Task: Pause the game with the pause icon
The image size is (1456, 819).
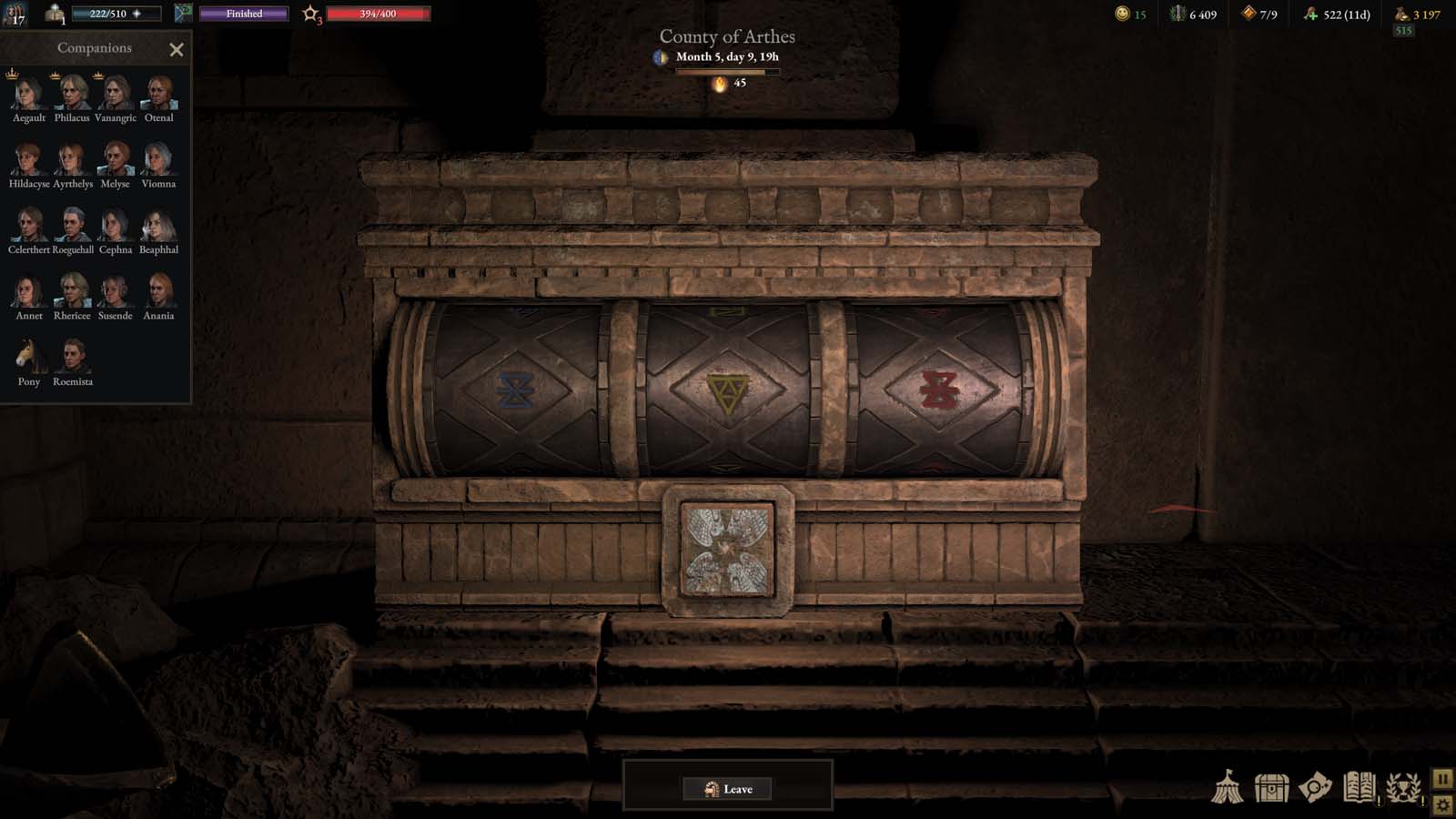Action: tap(1442, 778)
